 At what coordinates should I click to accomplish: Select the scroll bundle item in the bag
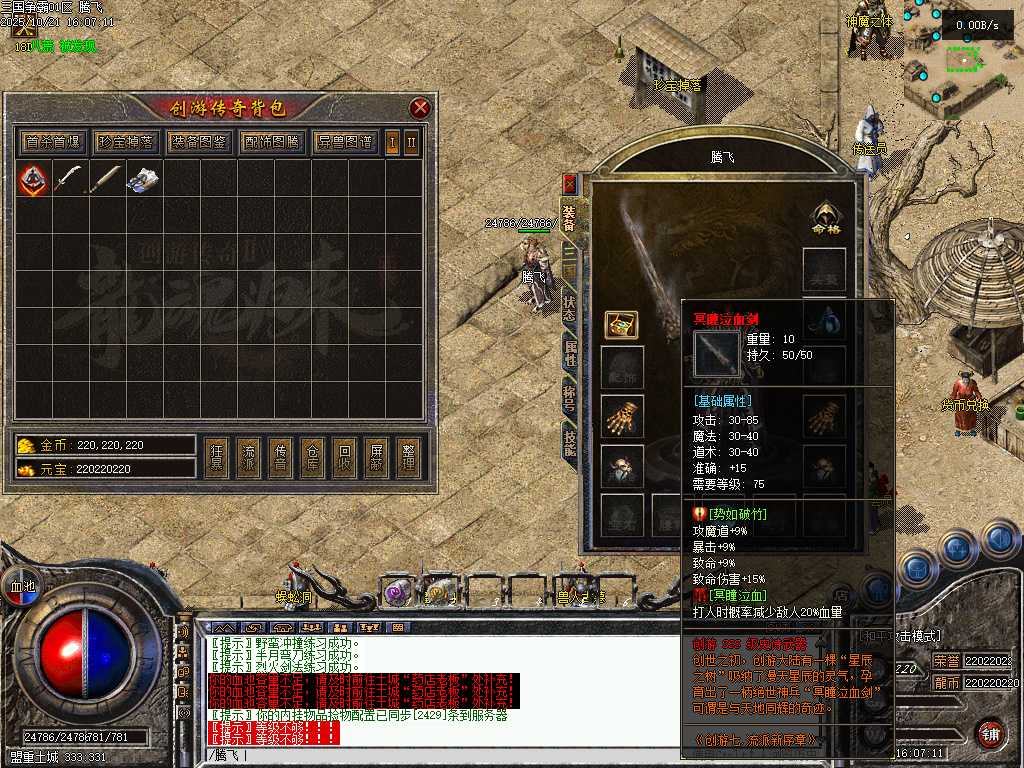(x=144, y=178)
